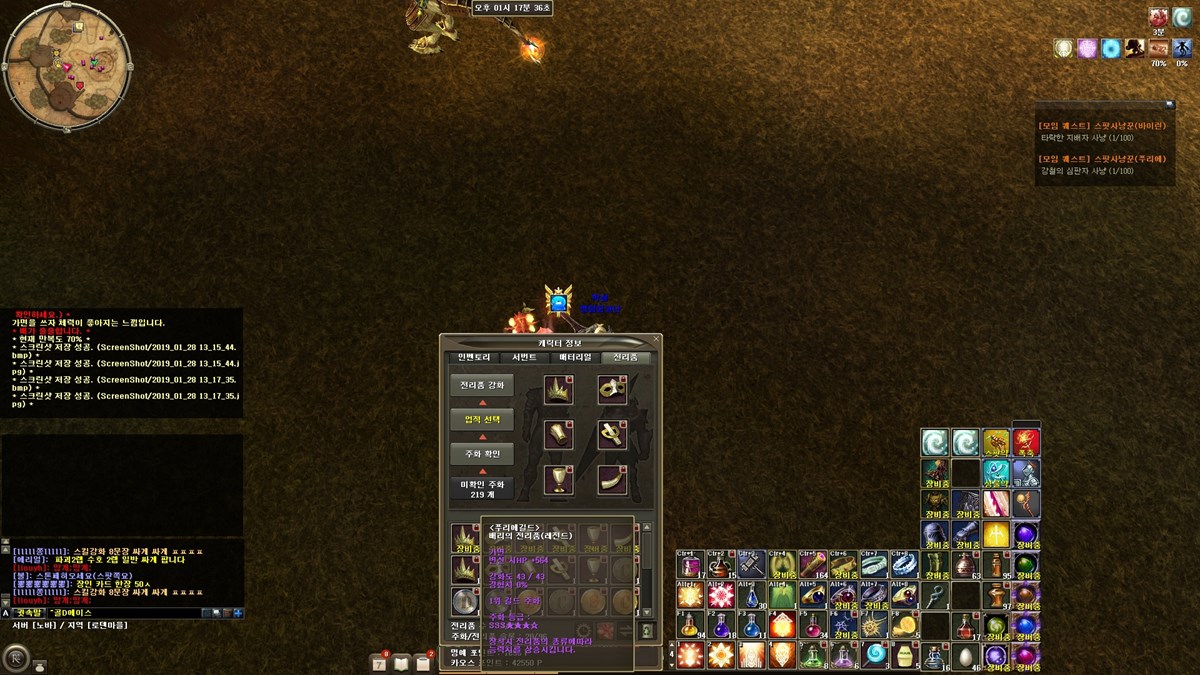Select the 배터리얼 tab
Screen dimensions: 1200x675
(575, 357)
